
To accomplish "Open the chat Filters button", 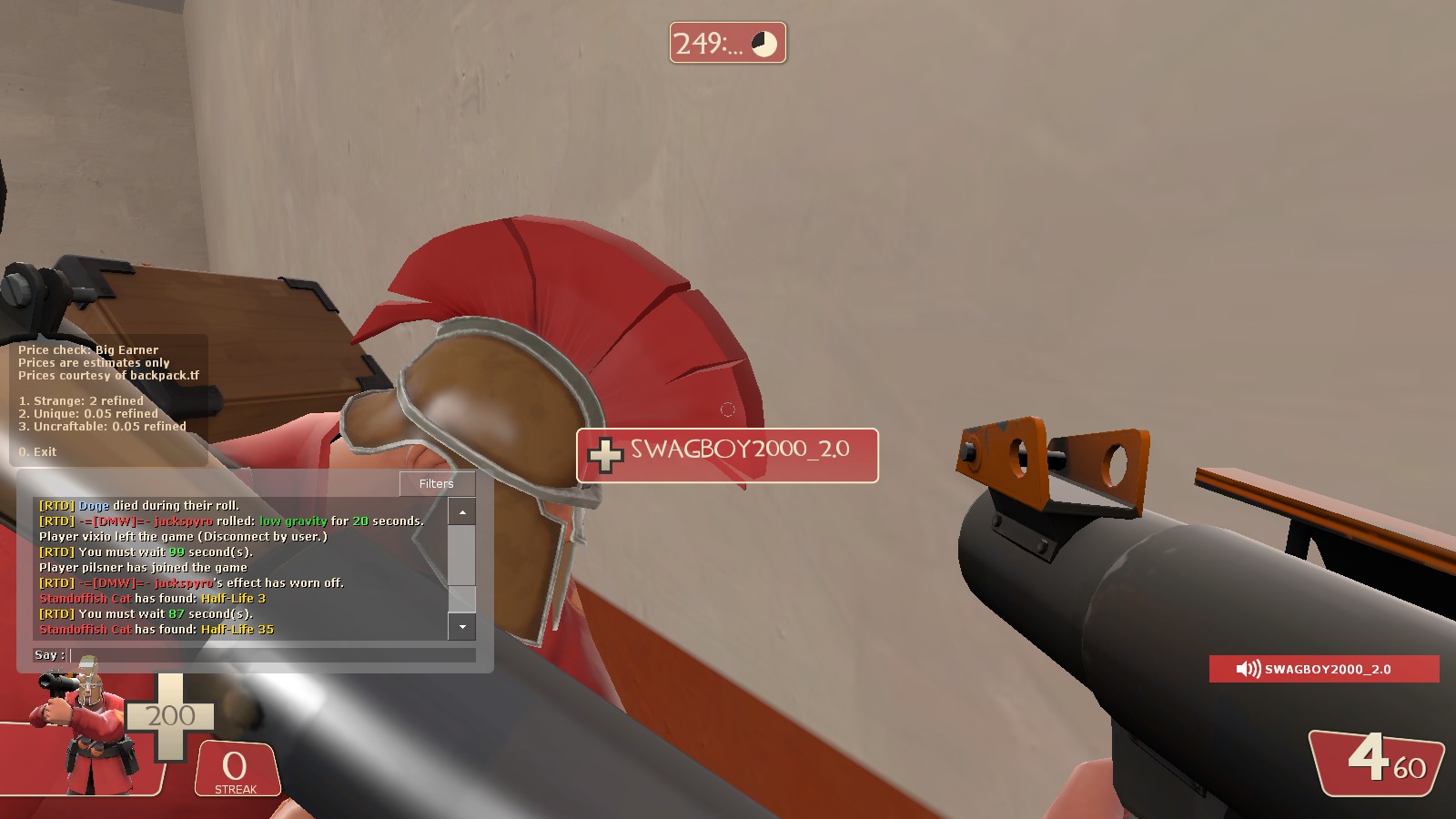I will [437, 483].
